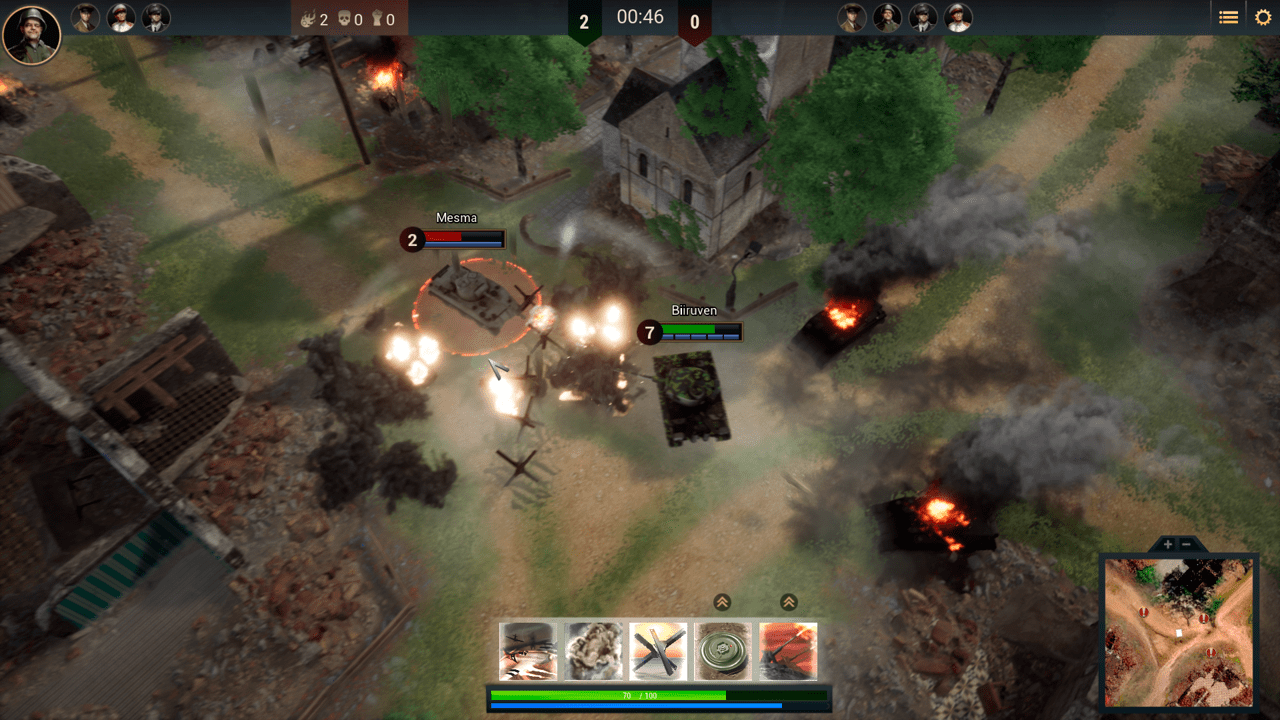Upgrade the artillery gun ability with its chevron
1280x720 pixels.
pos(788,602)
